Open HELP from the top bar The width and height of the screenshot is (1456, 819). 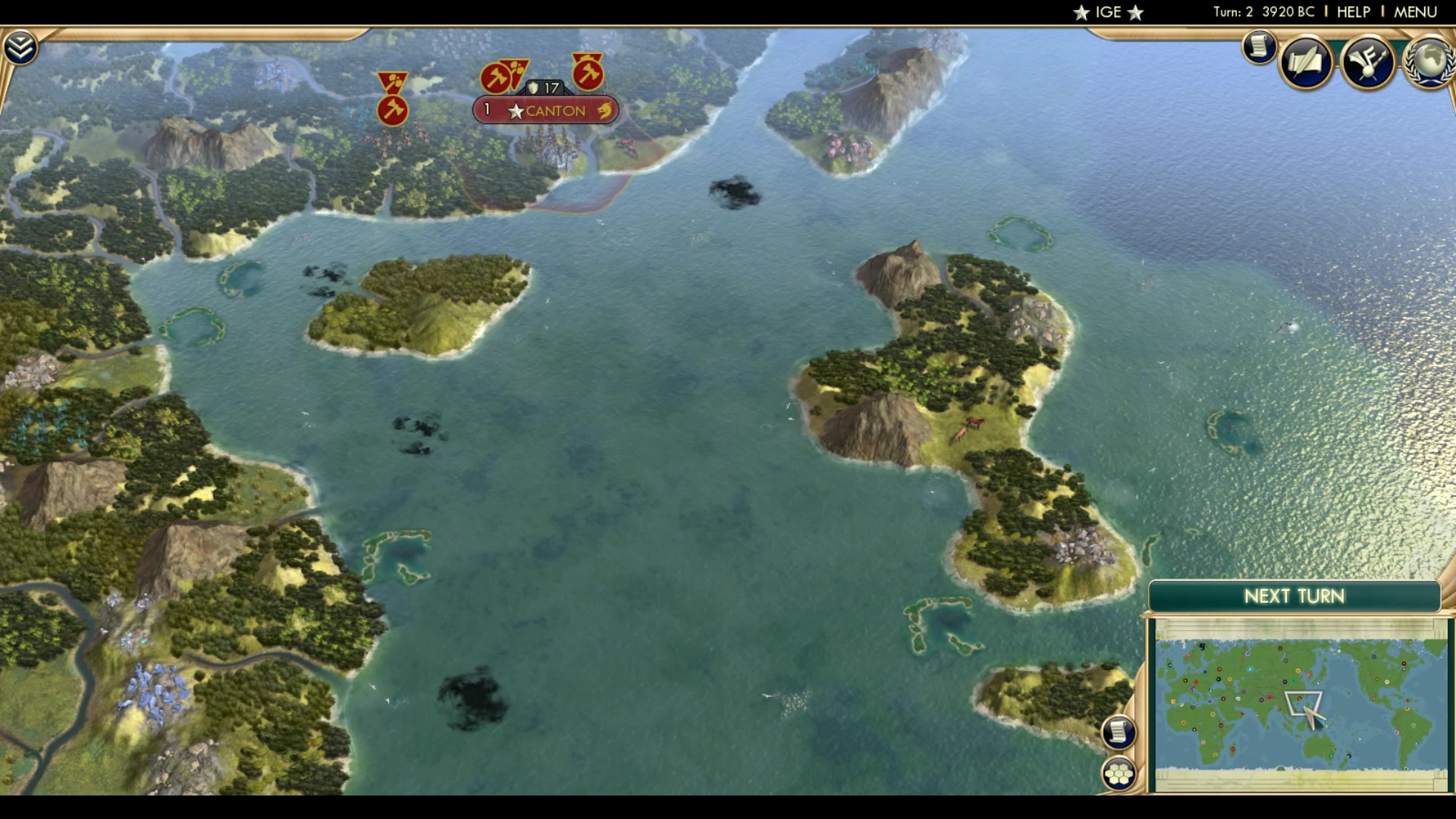coord(1354,11)
